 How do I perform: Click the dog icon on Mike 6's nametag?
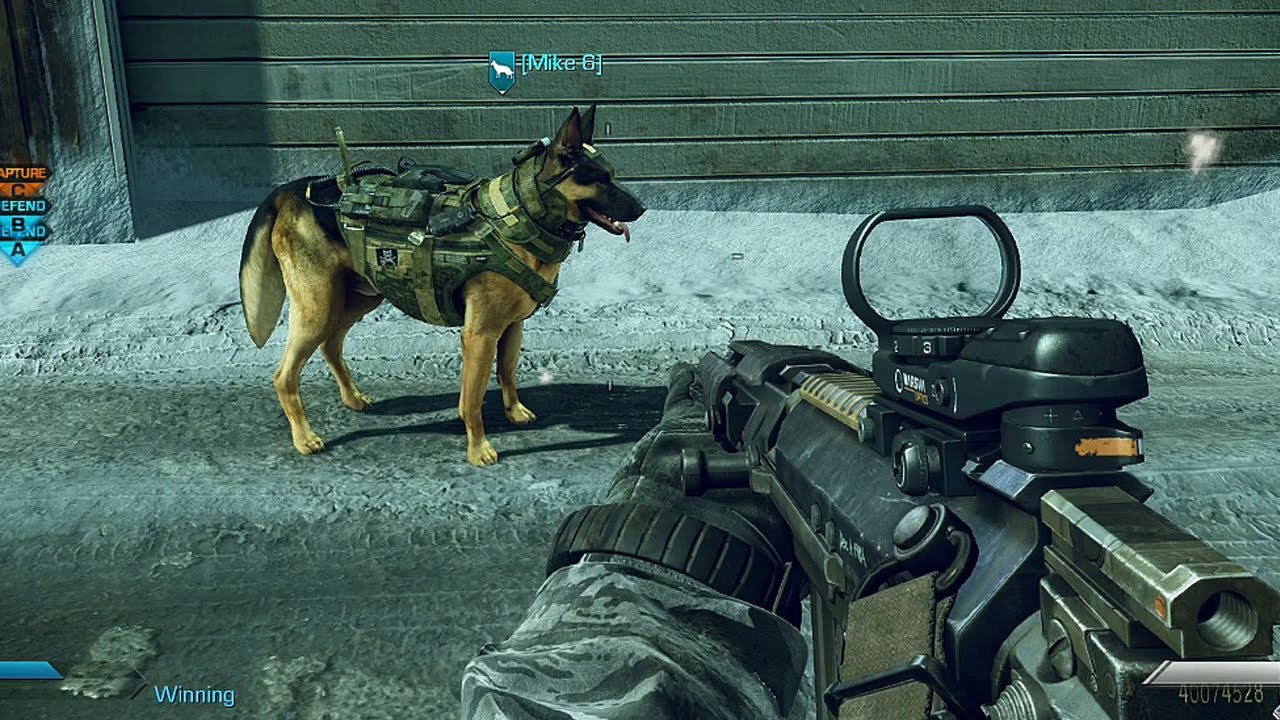(x=500, y=69)
